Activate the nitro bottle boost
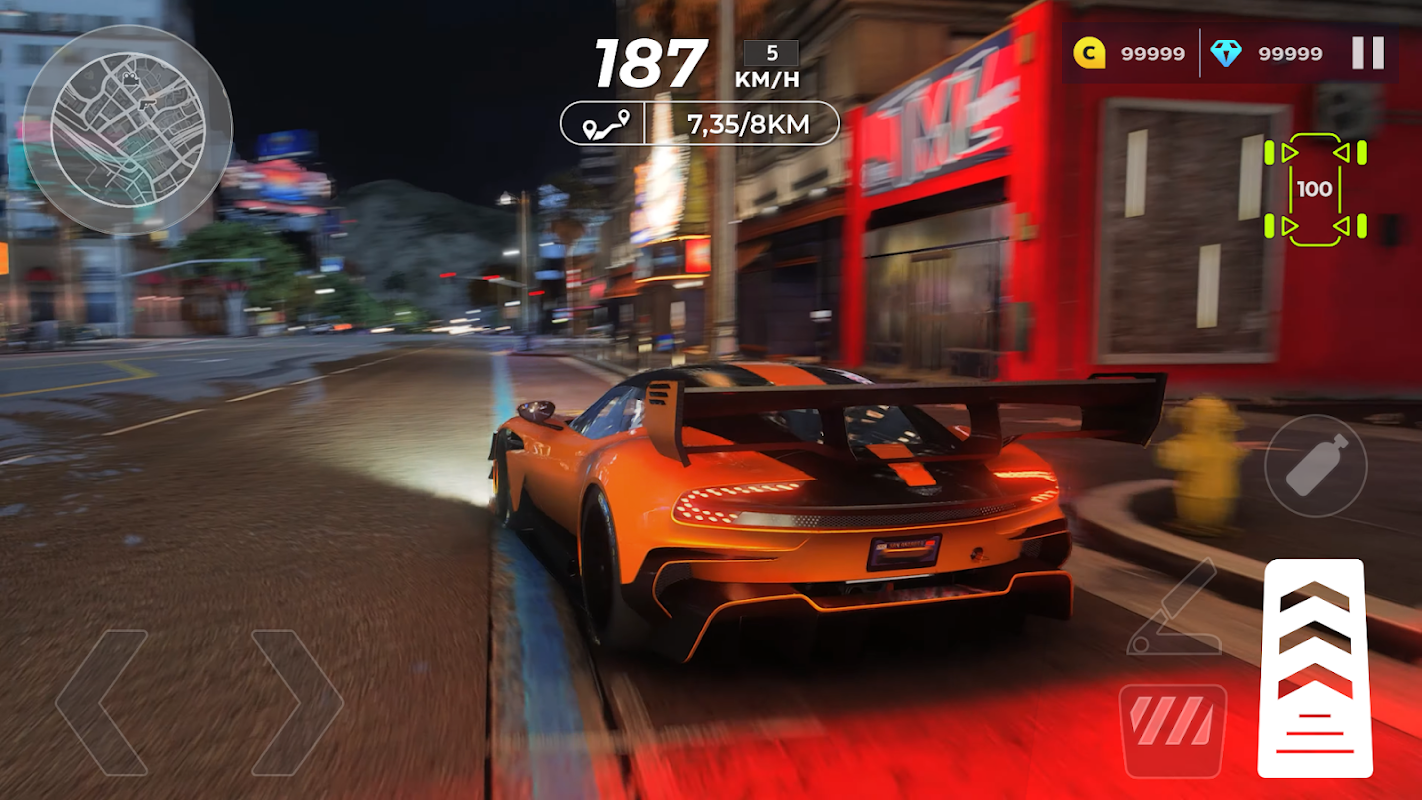This screenshot has height=800, width=1422. [x=1315, y=465]
